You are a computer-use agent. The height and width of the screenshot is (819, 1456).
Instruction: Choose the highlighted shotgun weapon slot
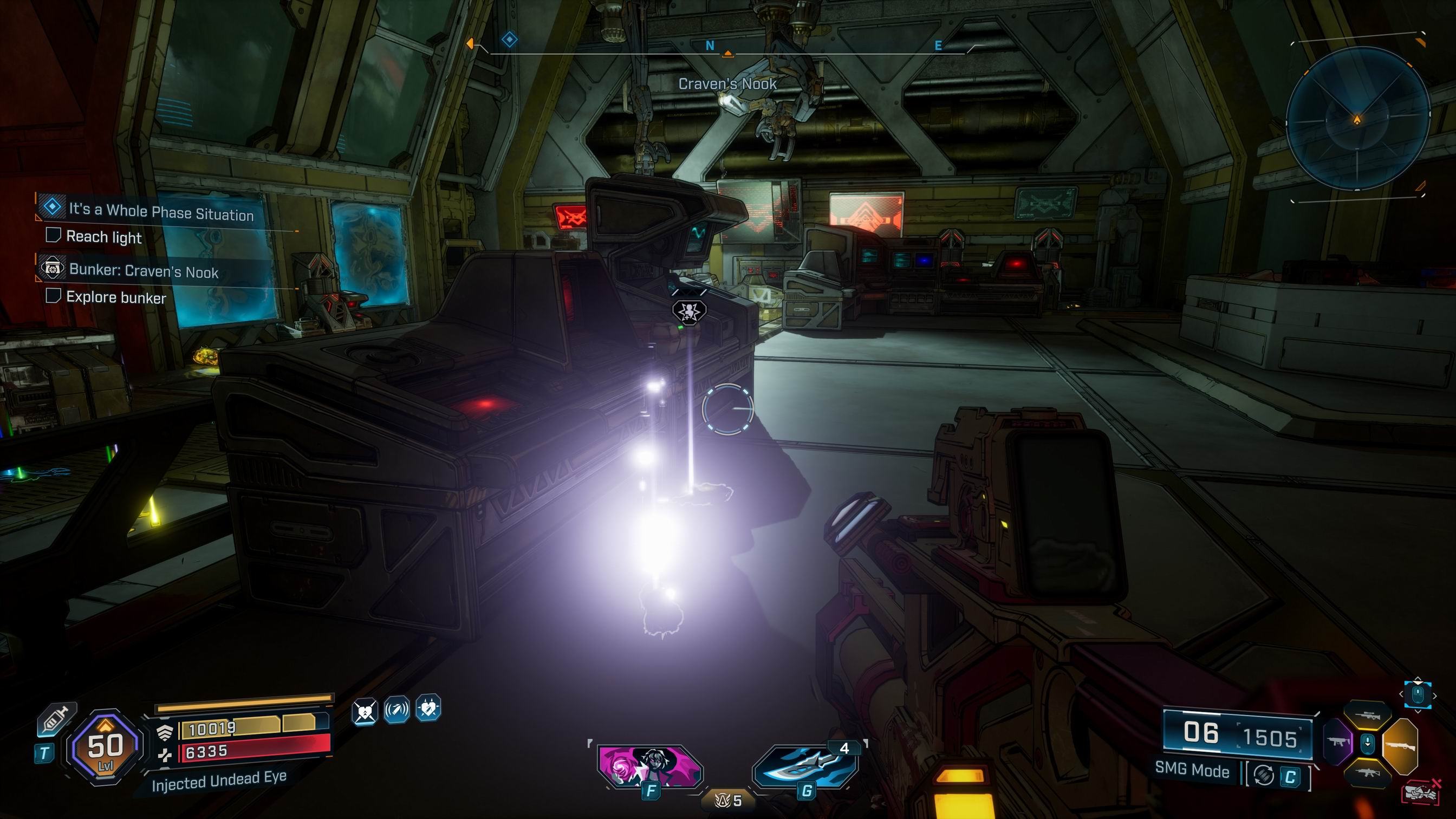pos(1401,746)
